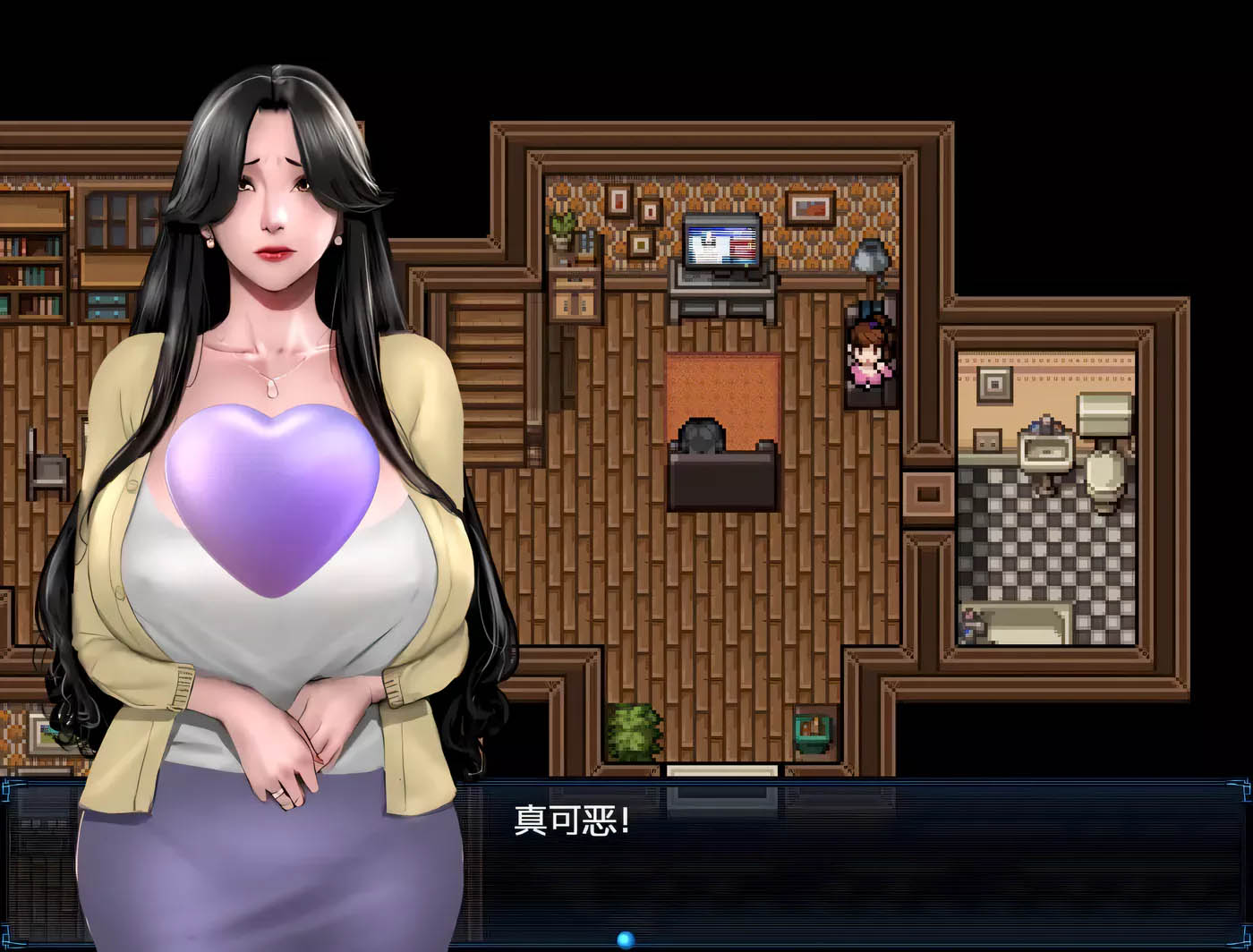Click the blue orb continue indicator

click(626, 939)
